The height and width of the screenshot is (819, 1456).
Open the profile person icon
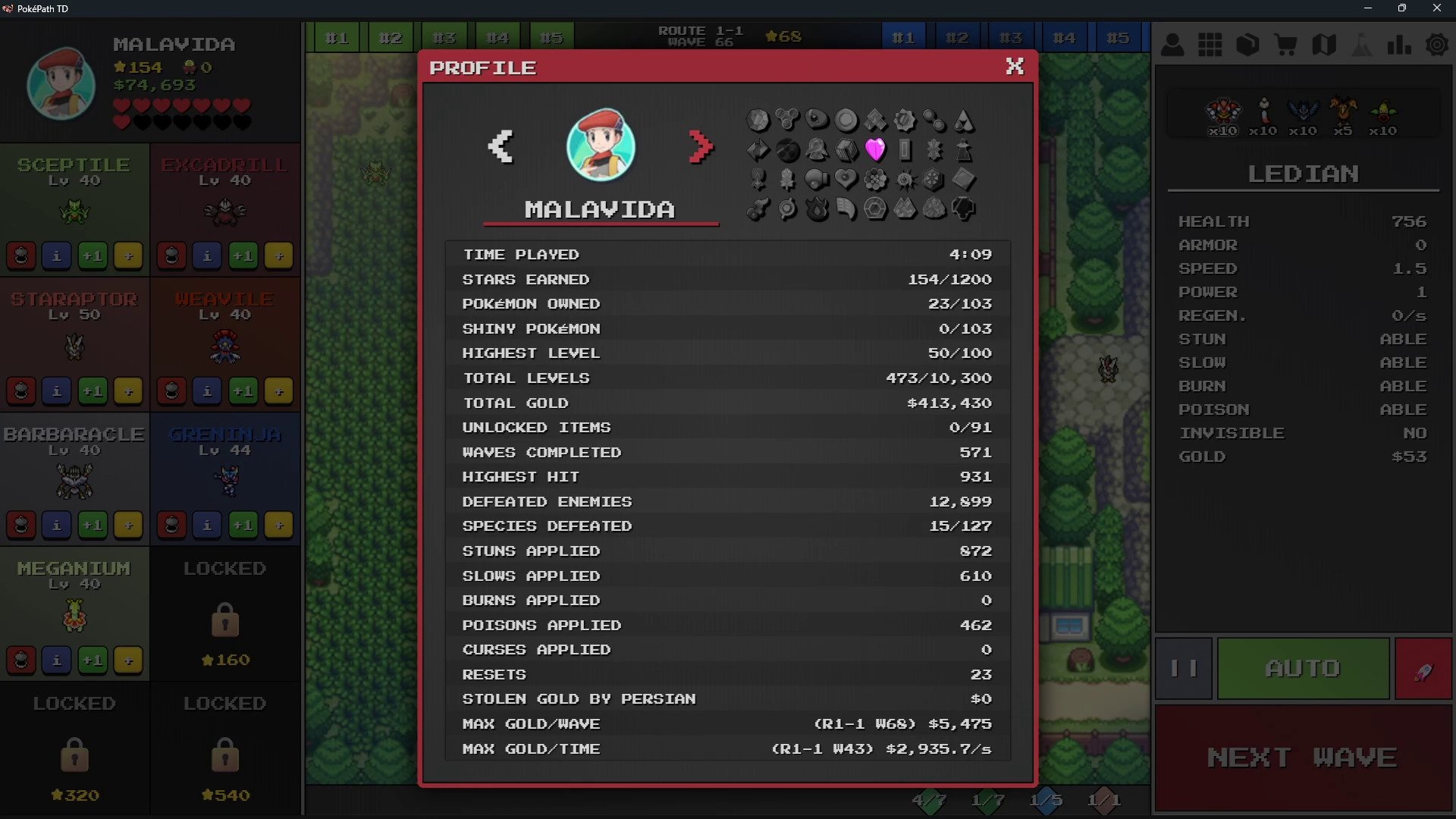point(1172,45)
